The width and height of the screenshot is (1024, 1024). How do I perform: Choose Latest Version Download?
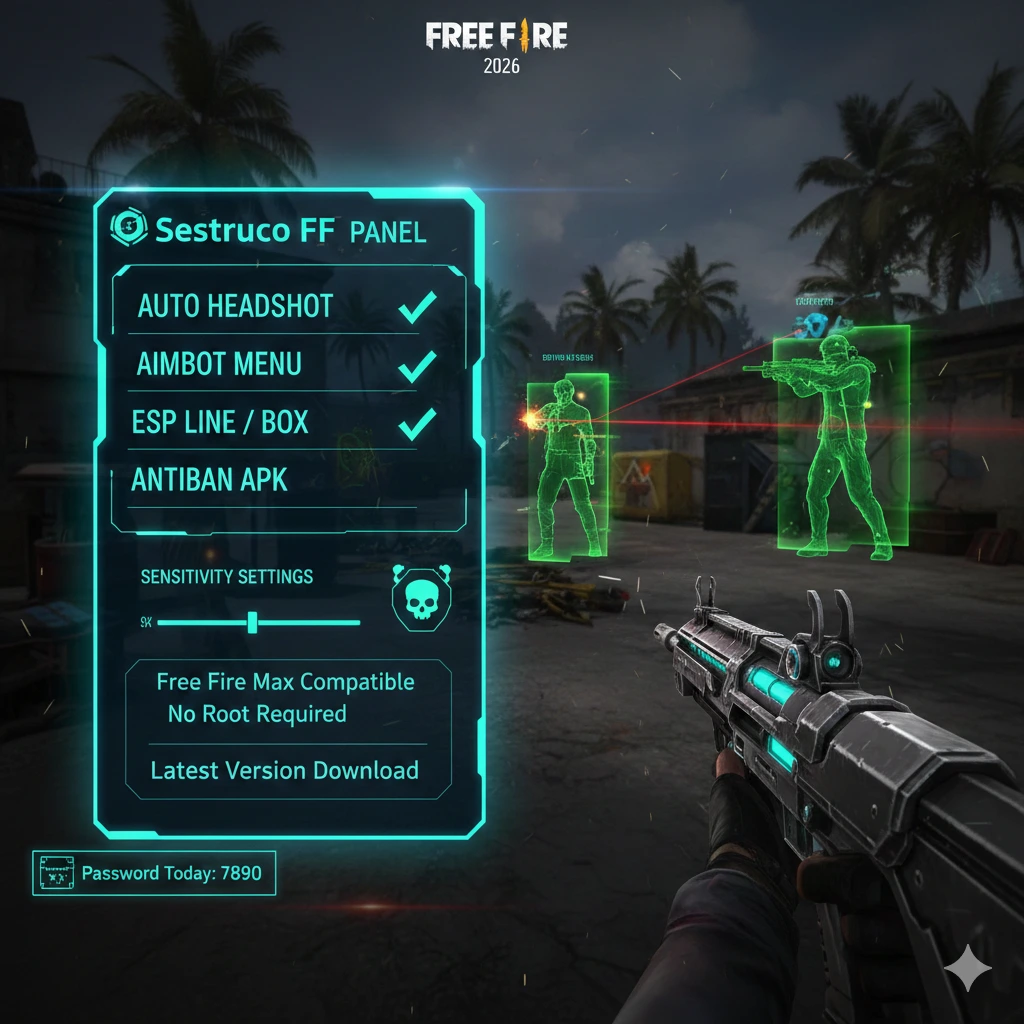tap(285, 771)
